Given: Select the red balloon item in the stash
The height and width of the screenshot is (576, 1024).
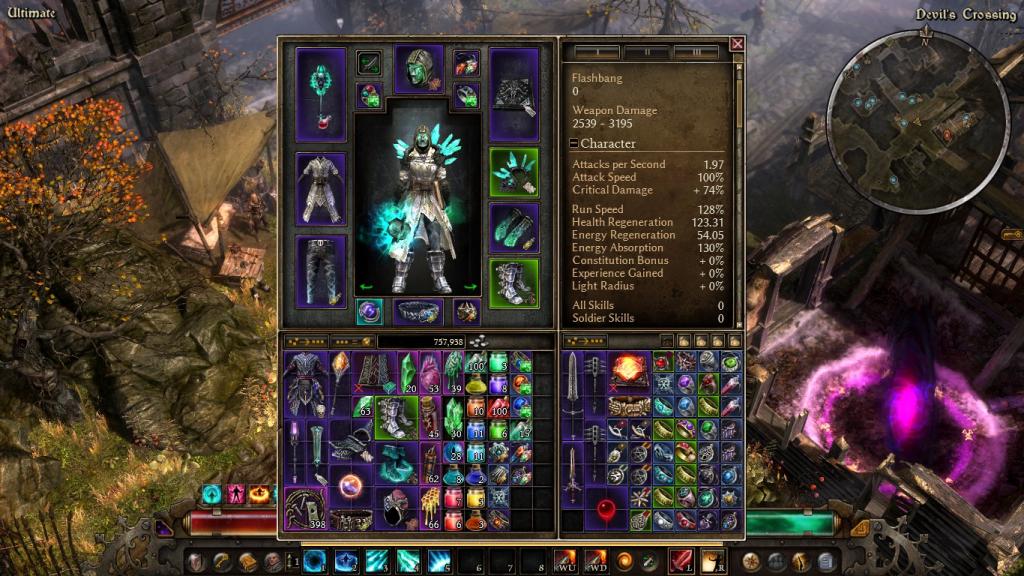Looking at the screenshot, I should coord(604,512).
